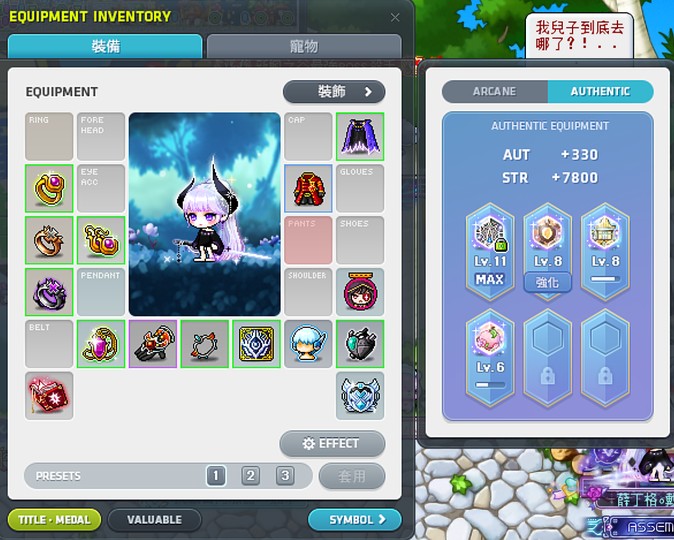Click the 強化 enhance button
Screen dimensions: 674x540
tap(548, 282)
